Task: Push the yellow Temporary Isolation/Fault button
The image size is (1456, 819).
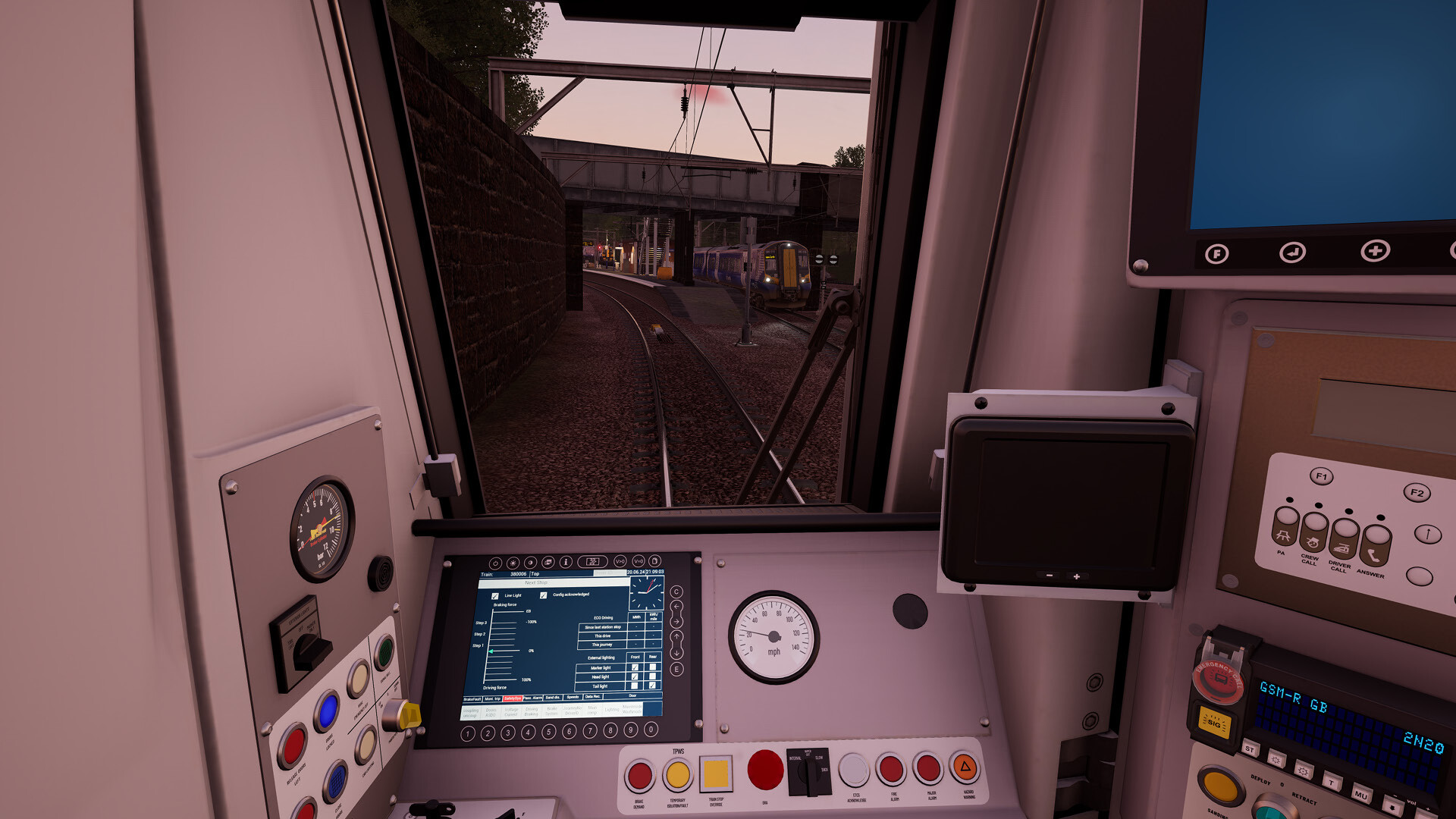Action: [677, 775]
